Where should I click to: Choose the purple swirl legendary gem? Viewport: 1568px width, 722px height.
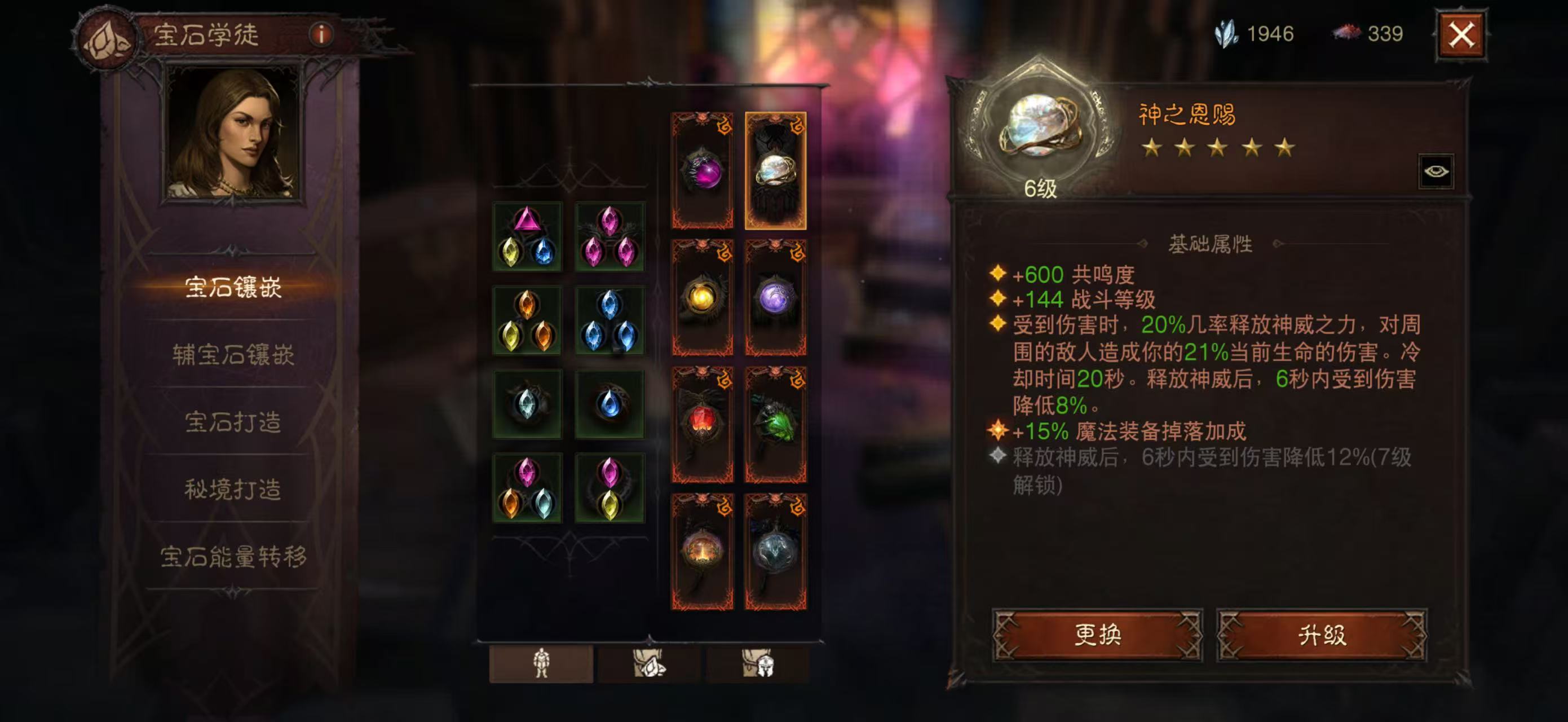point(775,298)
